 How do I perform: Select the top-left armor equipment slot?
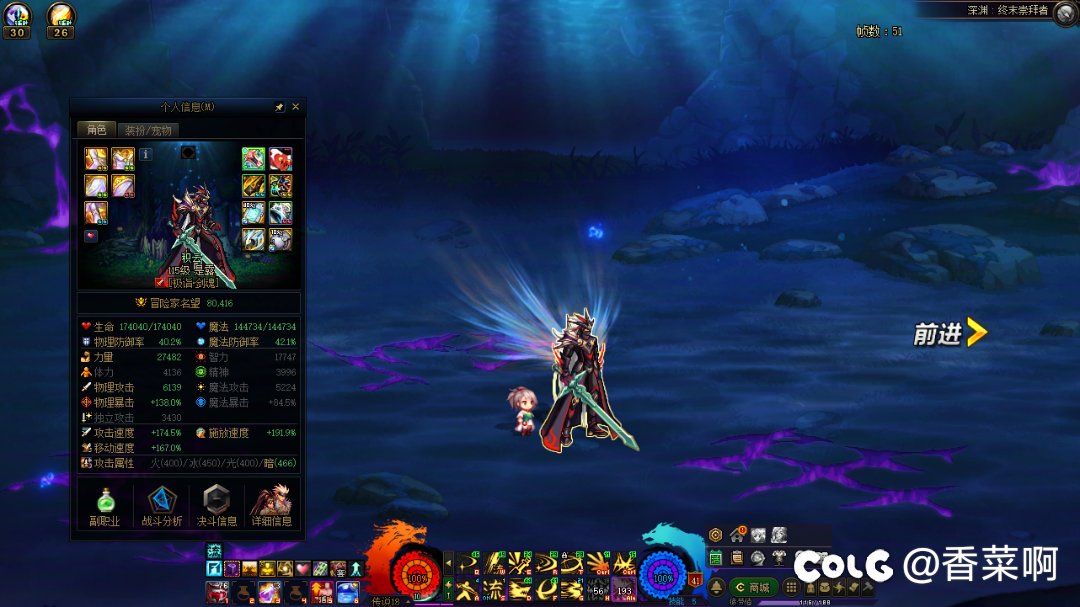pos(96,159)
